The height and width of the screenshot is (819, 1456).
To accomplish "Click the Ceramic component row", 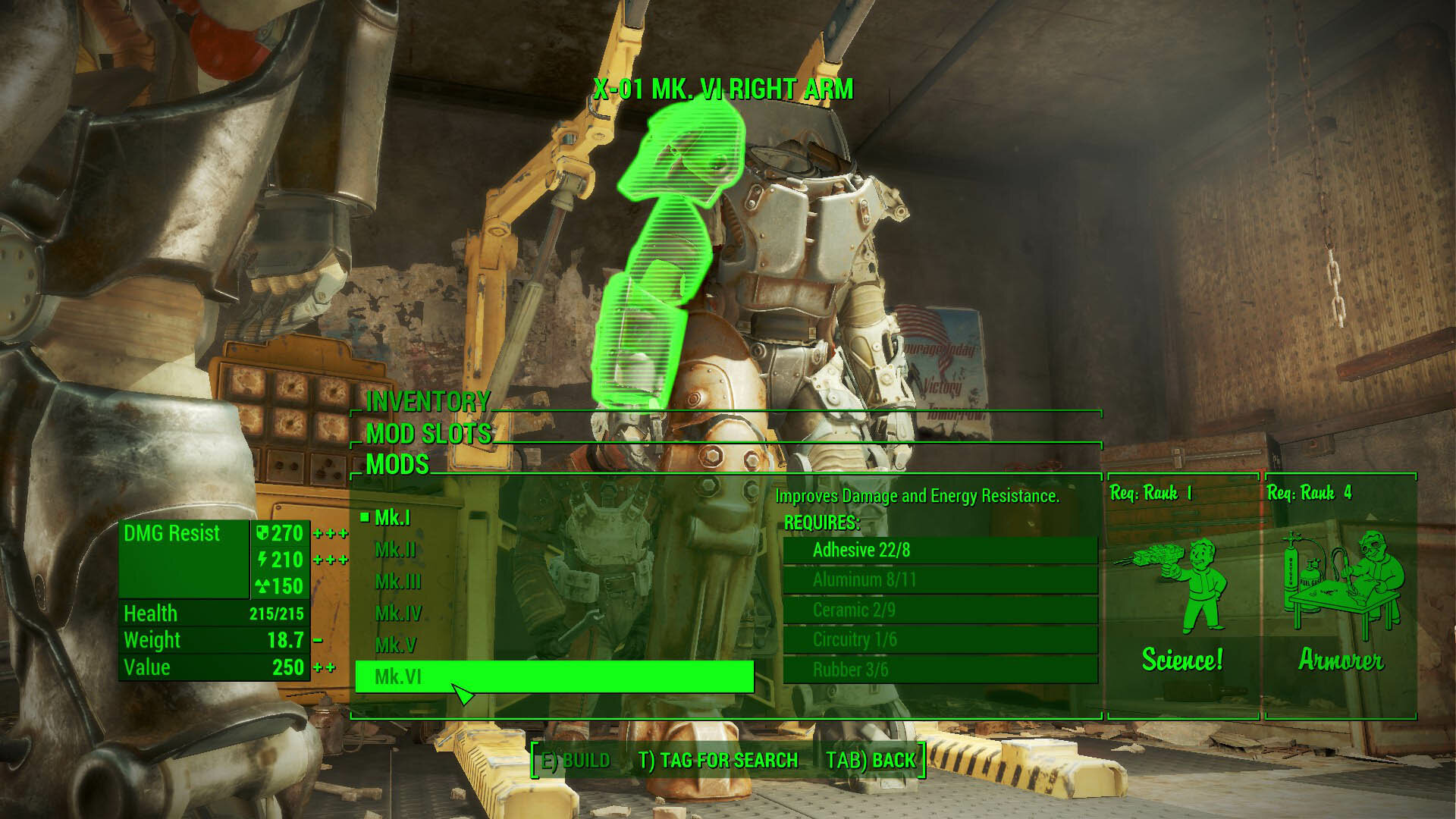I will (940, 610).
